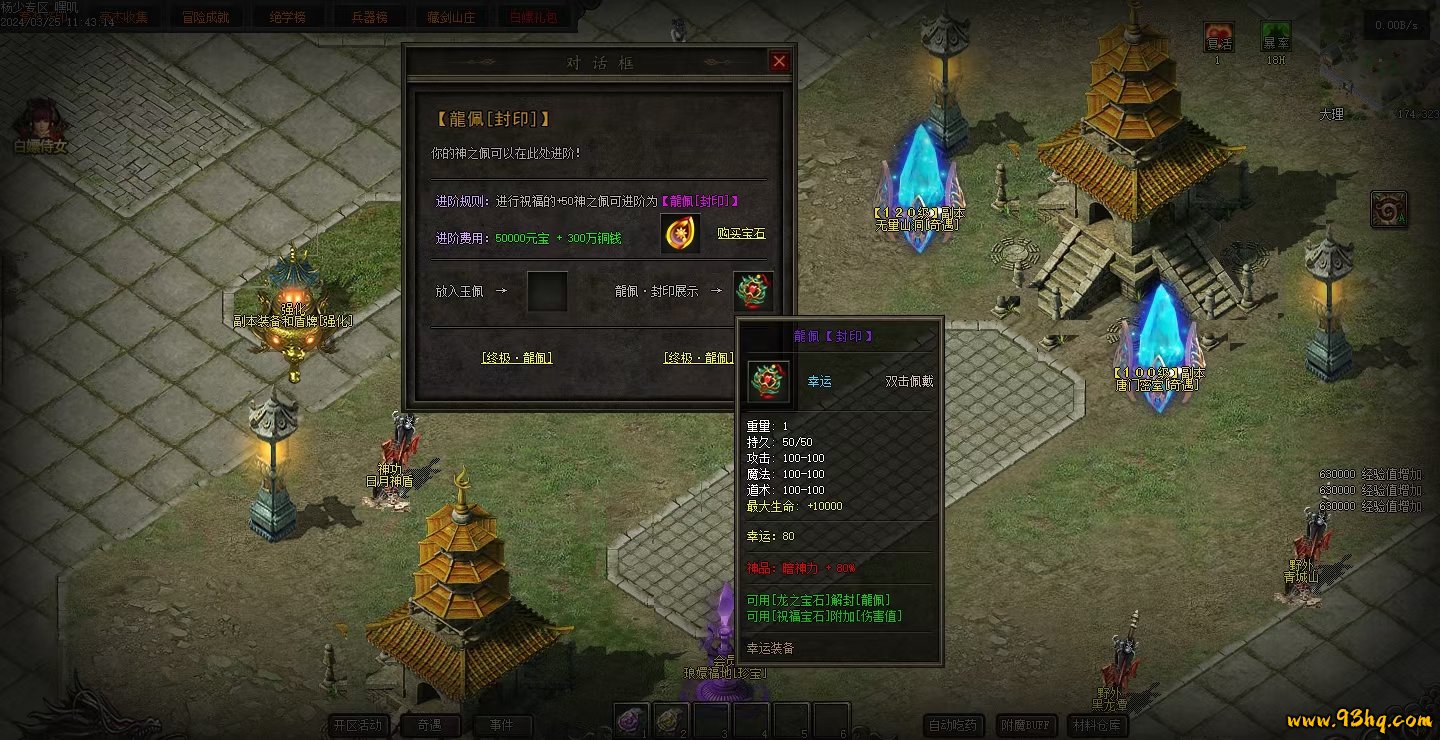Viewport: 1440px width, 740px height.
Task: Open the 事件 button
Action: [502, 725]
